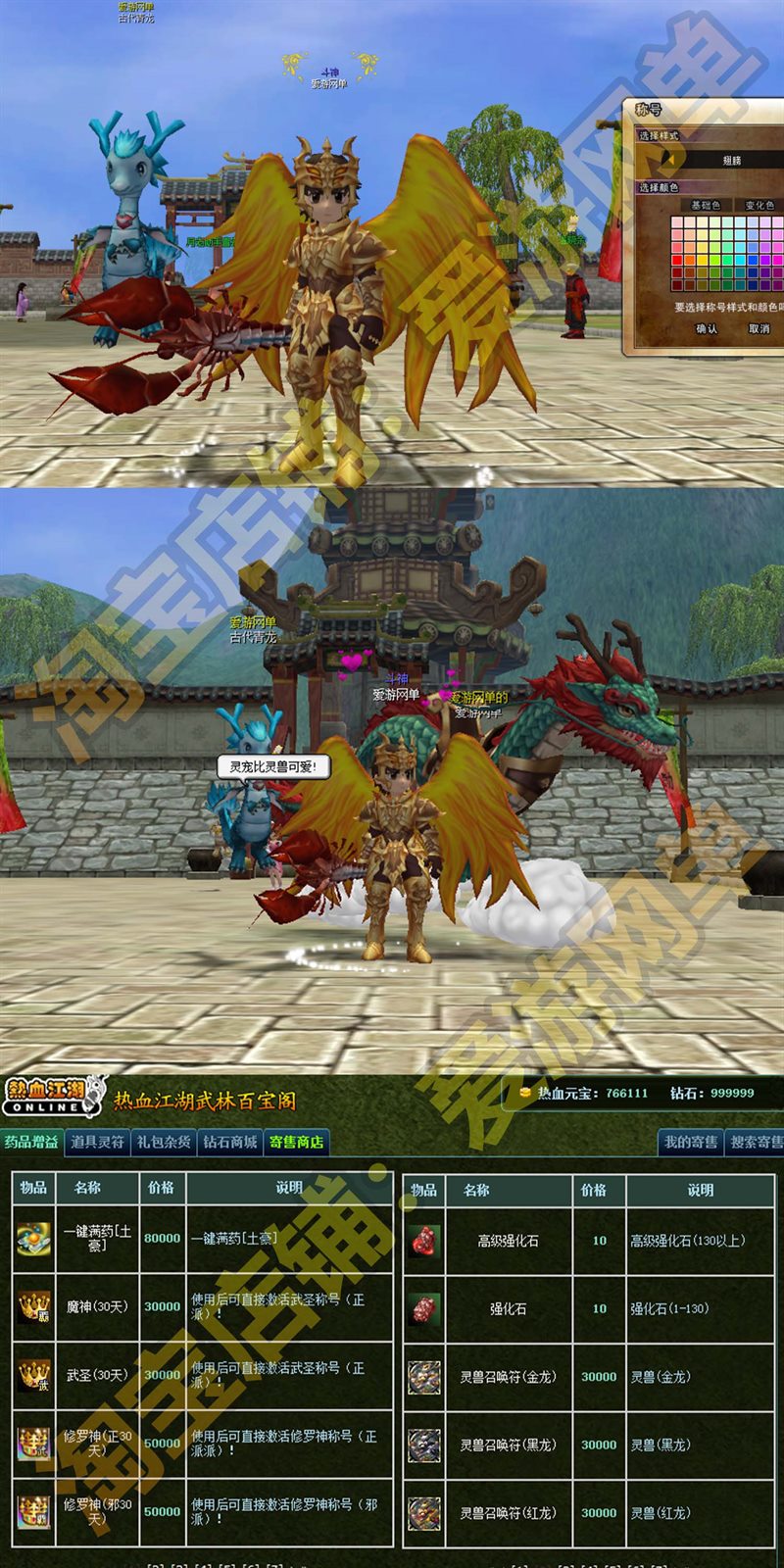The height and width of the screenshot is (1568, 784).
Task: Select the 高级强化石 item icon
Action: [x=424, y=1241]
